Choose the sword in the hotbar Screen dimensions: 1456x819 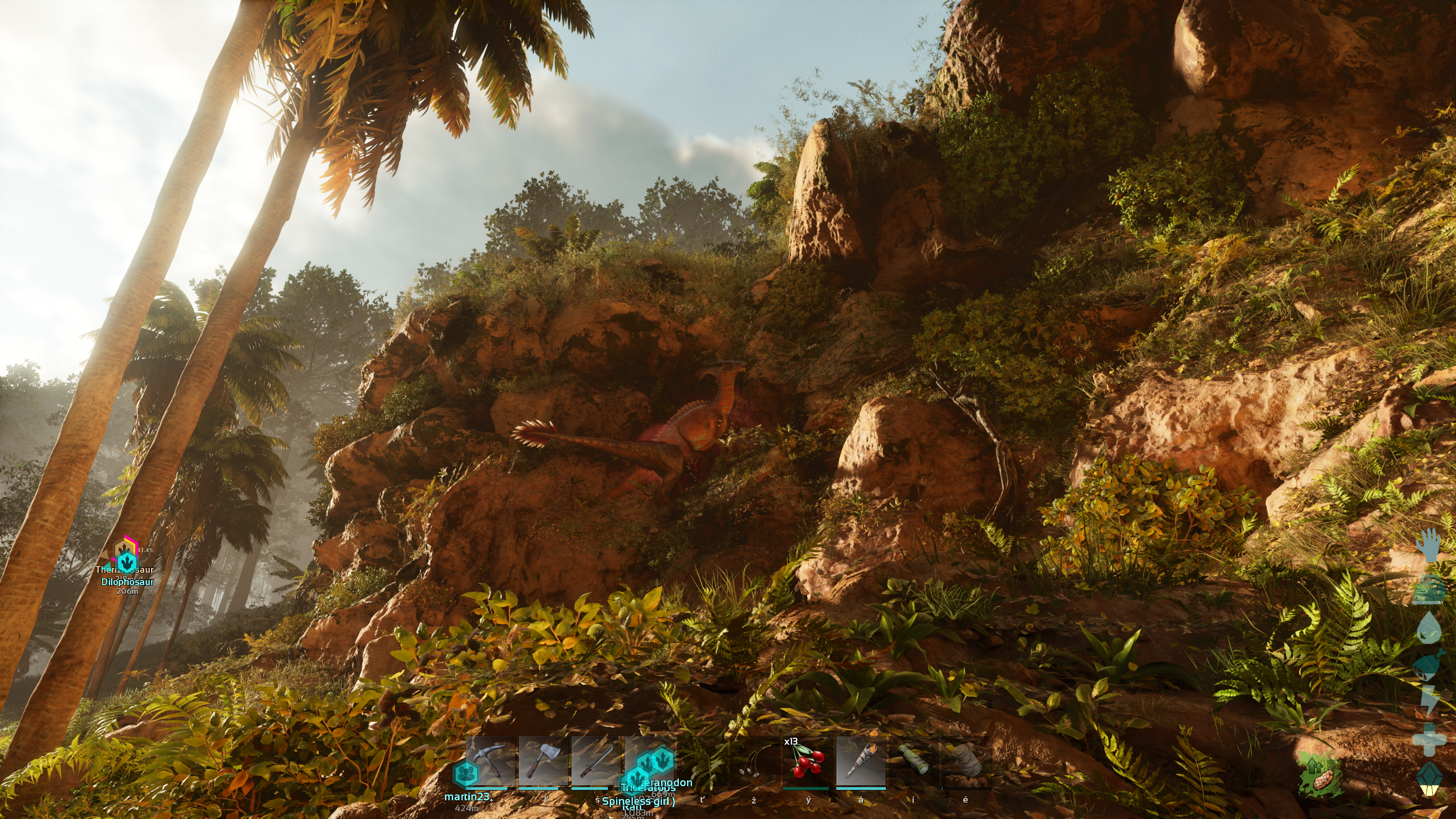pyautogui.click(x=597, y=761)
